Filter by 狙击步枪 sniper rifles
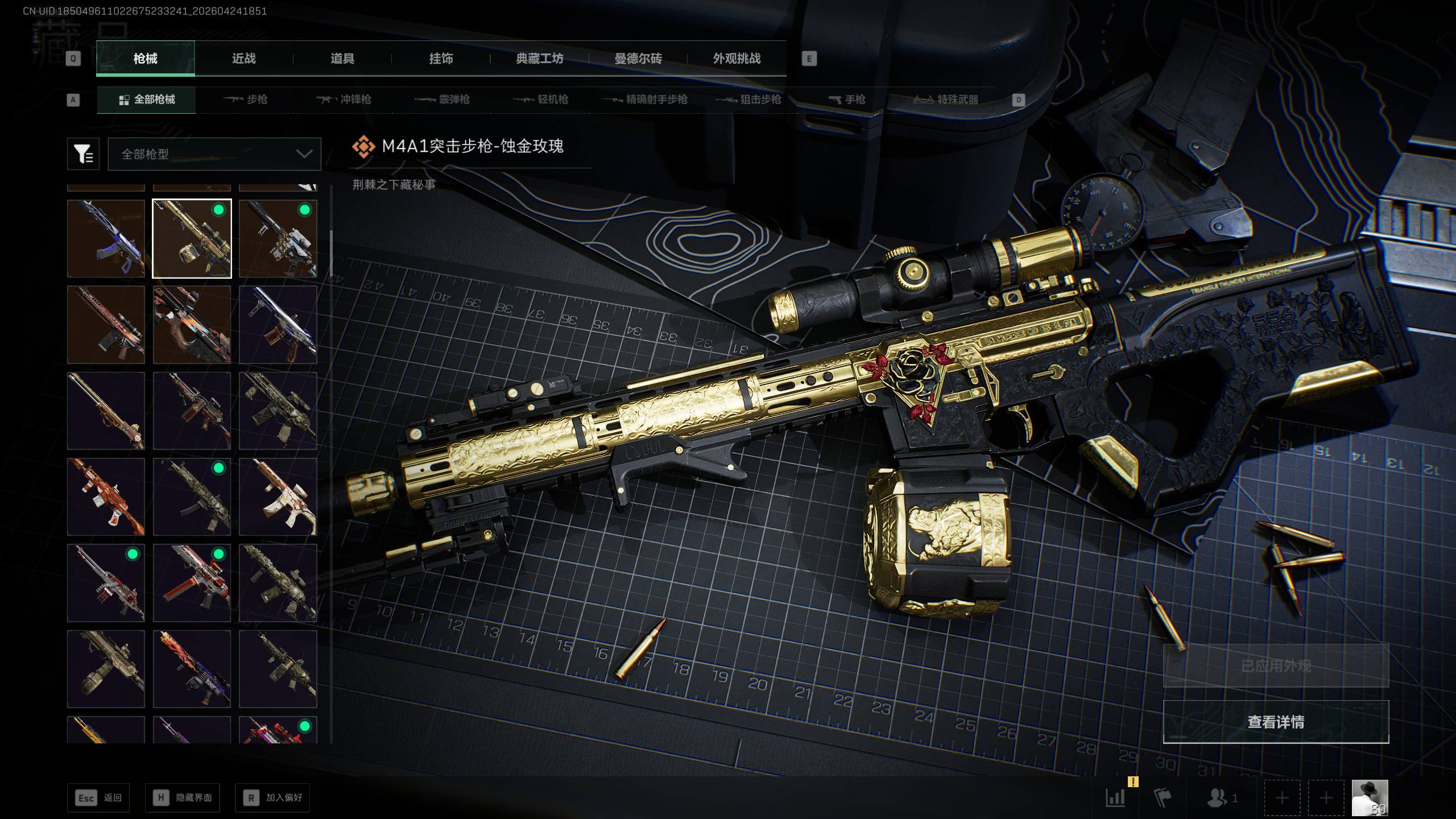This screenshot has width=1456, height=819. pyautogui.click(x=748, y=100)
